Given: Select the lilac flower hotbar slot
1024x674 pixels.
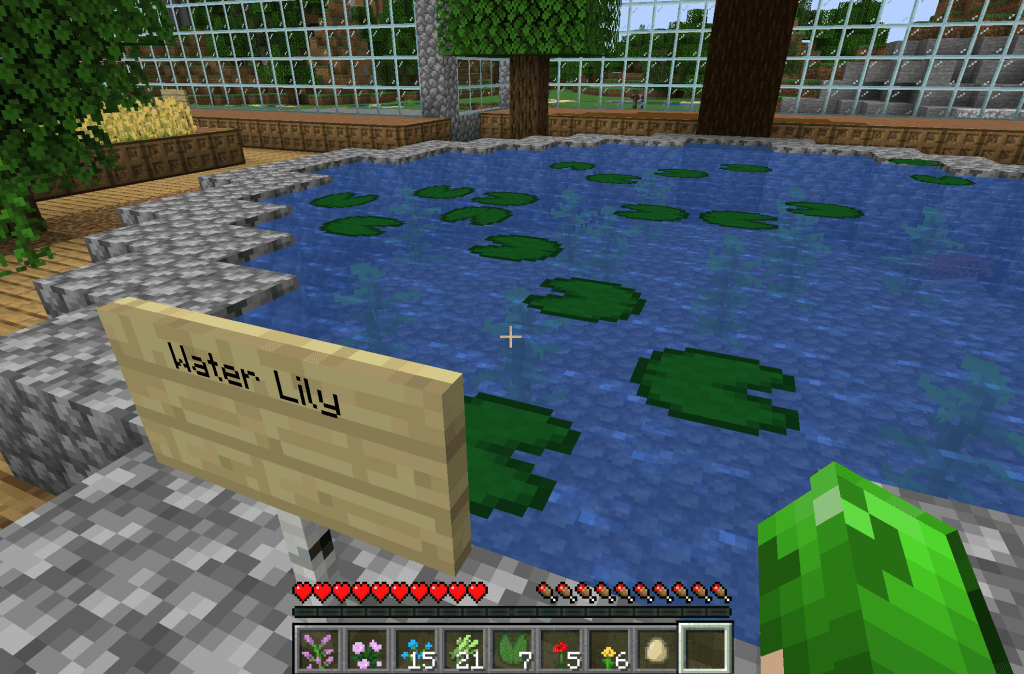Looking at the screenshot, I should 319,651.
